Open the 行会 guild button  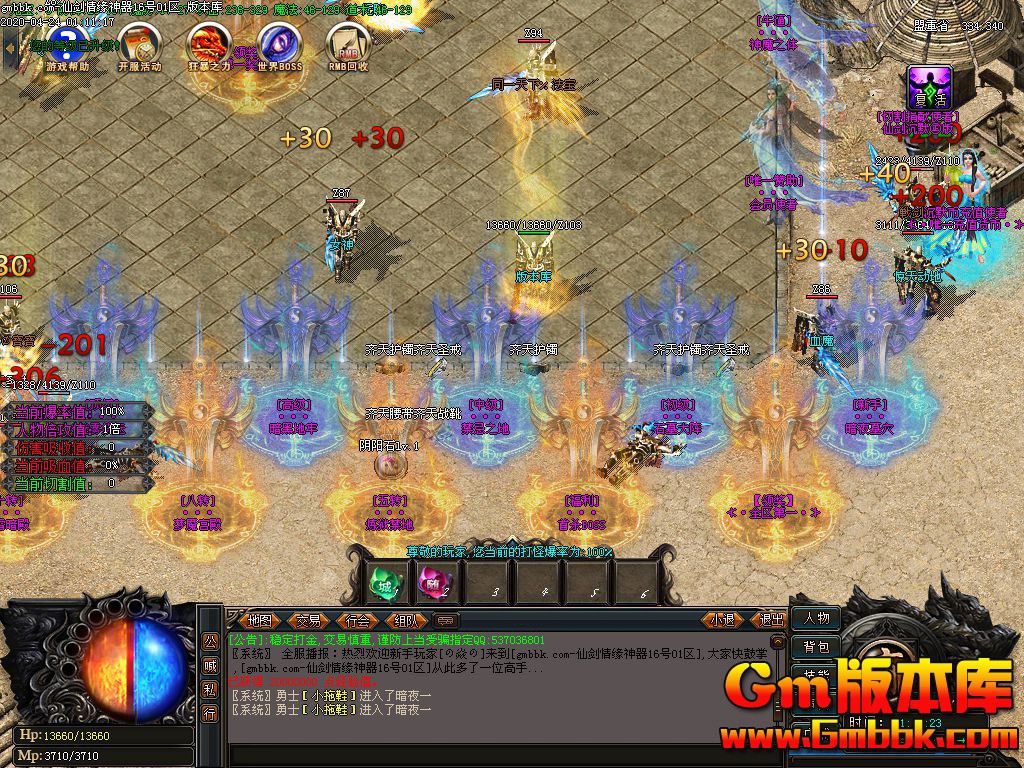[357, 620]
